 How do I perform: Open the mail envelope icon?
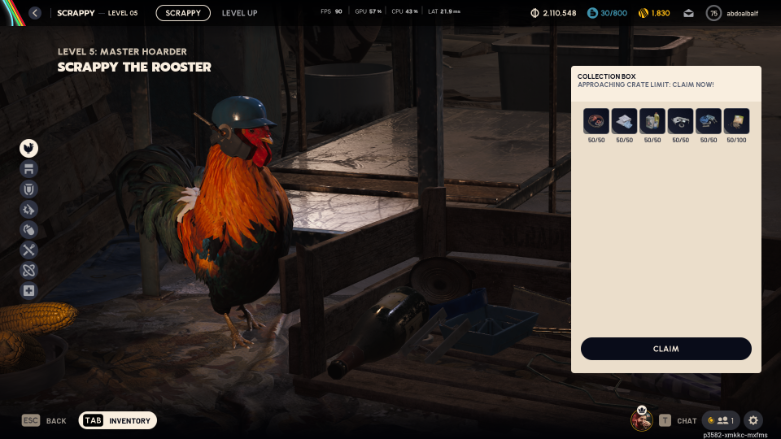pyautogui.click(x=689, y=13)
